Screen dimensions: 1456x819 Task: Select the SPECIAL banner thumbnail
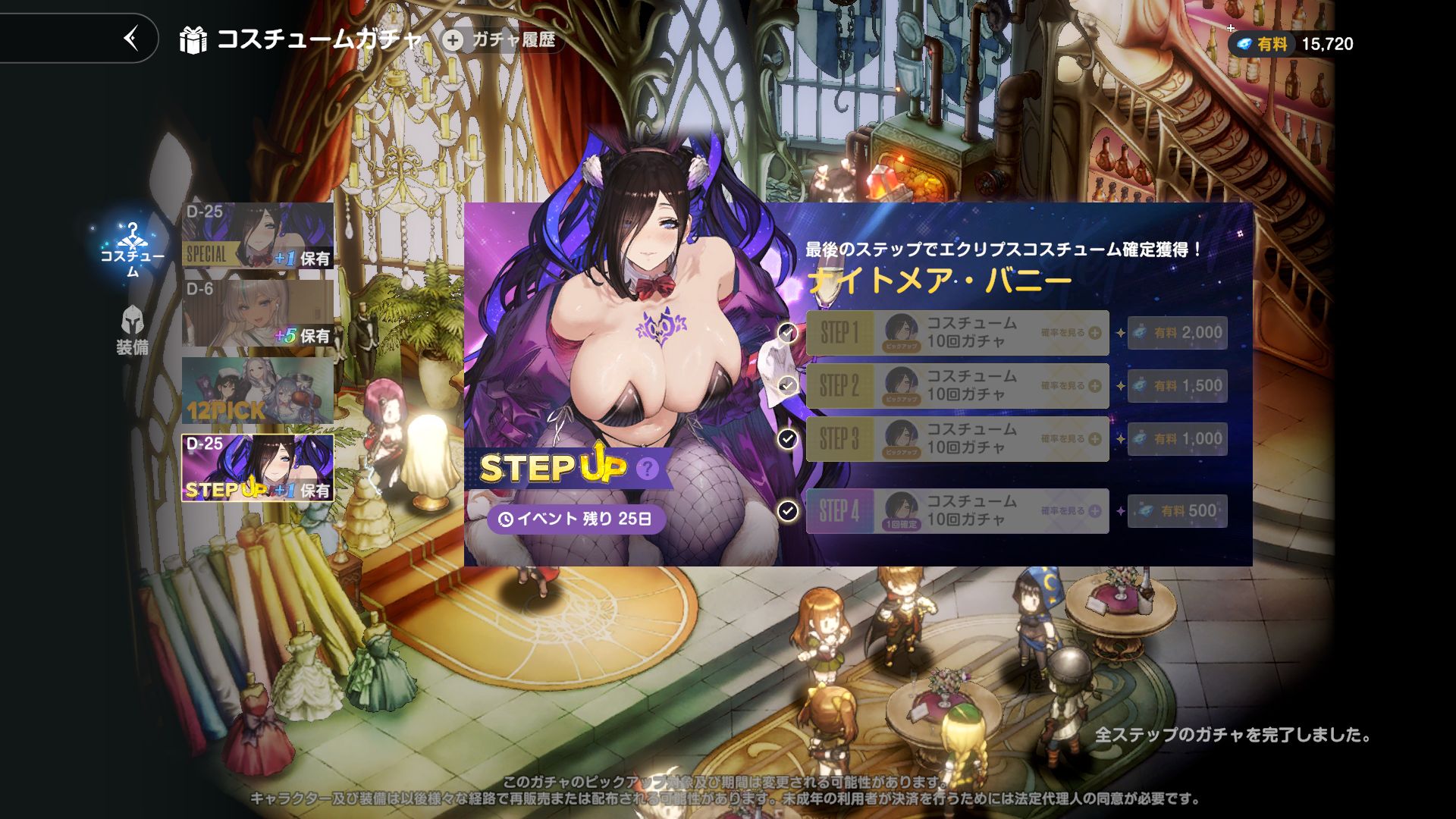click(x=258, y=235)
